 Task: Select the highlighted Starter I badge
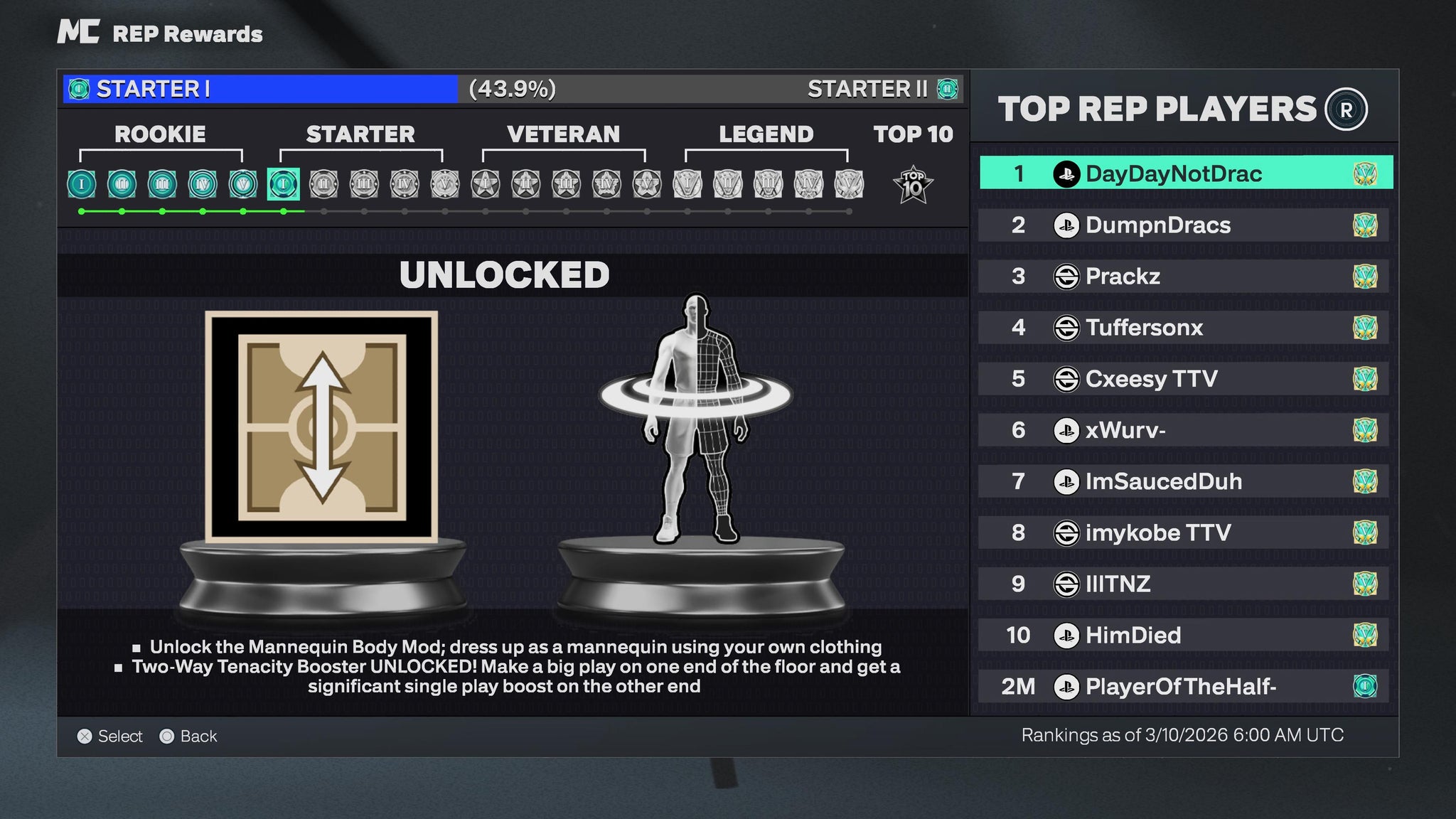(x=283, y=184)
